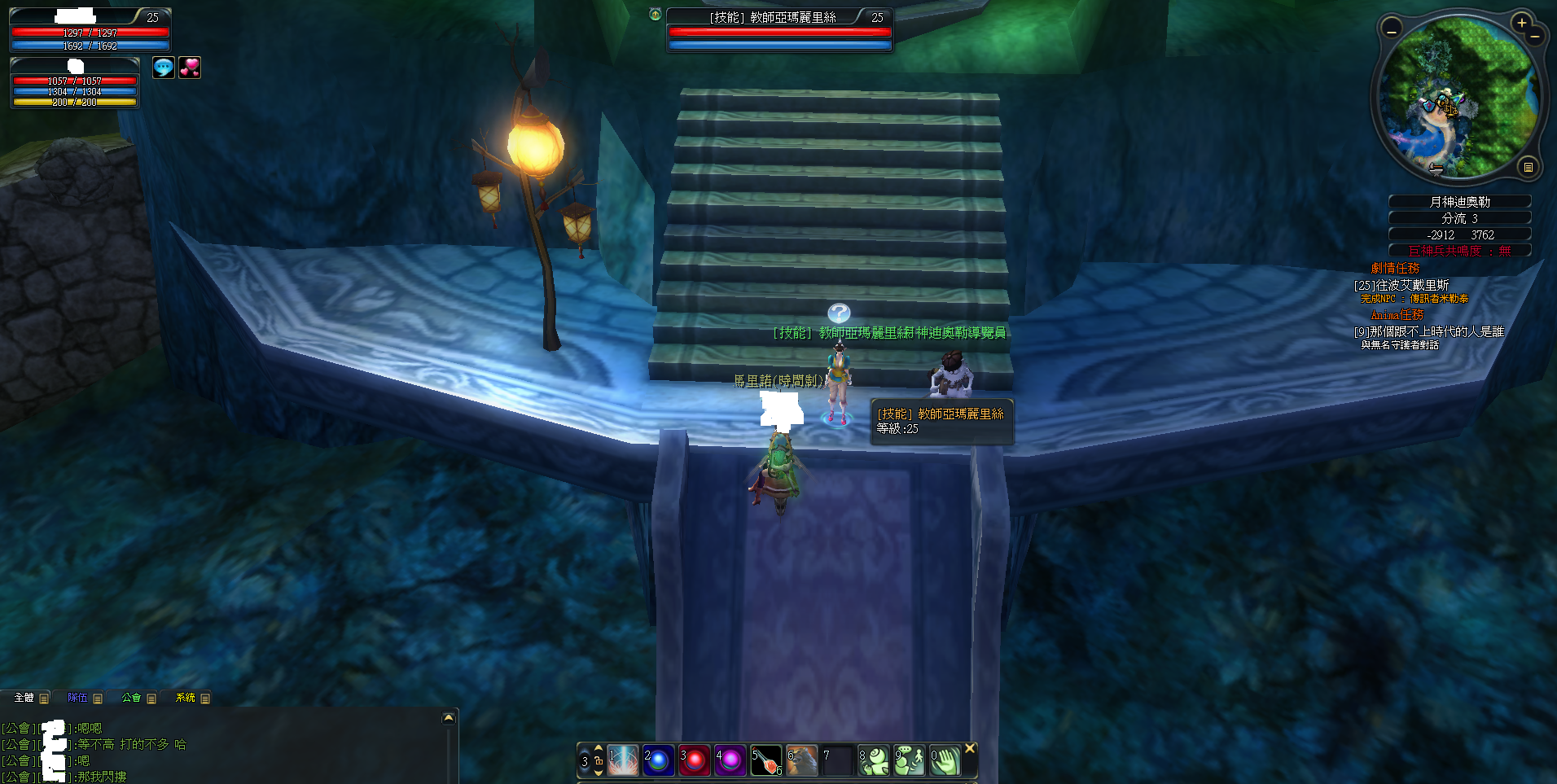Open quest 往波艾戴里斯 in the tracker
1557x784 pixels.
1401,285
